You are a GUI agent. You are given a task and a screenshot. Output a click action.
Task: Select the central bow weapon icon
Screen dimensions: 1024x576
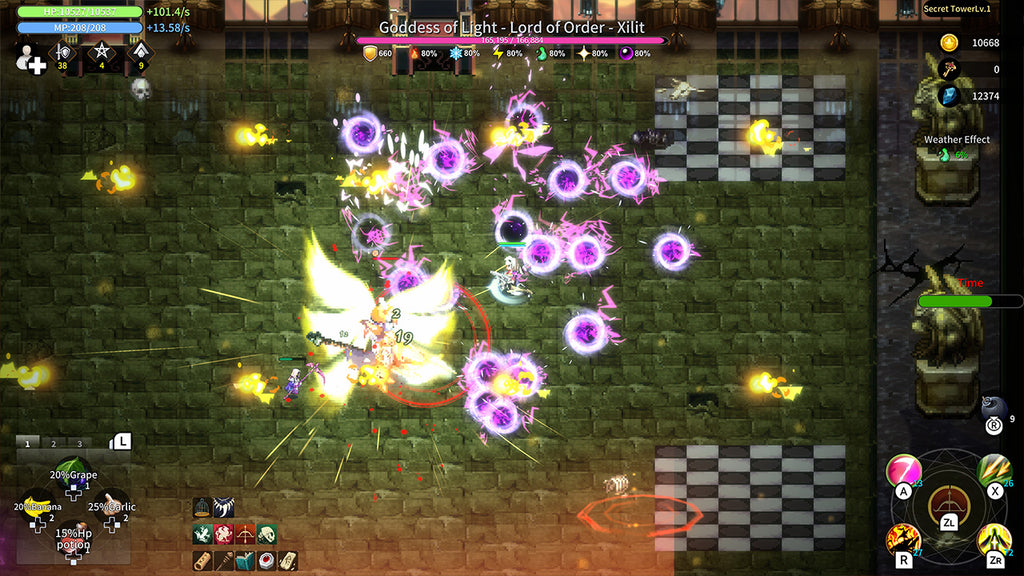pos(948,503)
